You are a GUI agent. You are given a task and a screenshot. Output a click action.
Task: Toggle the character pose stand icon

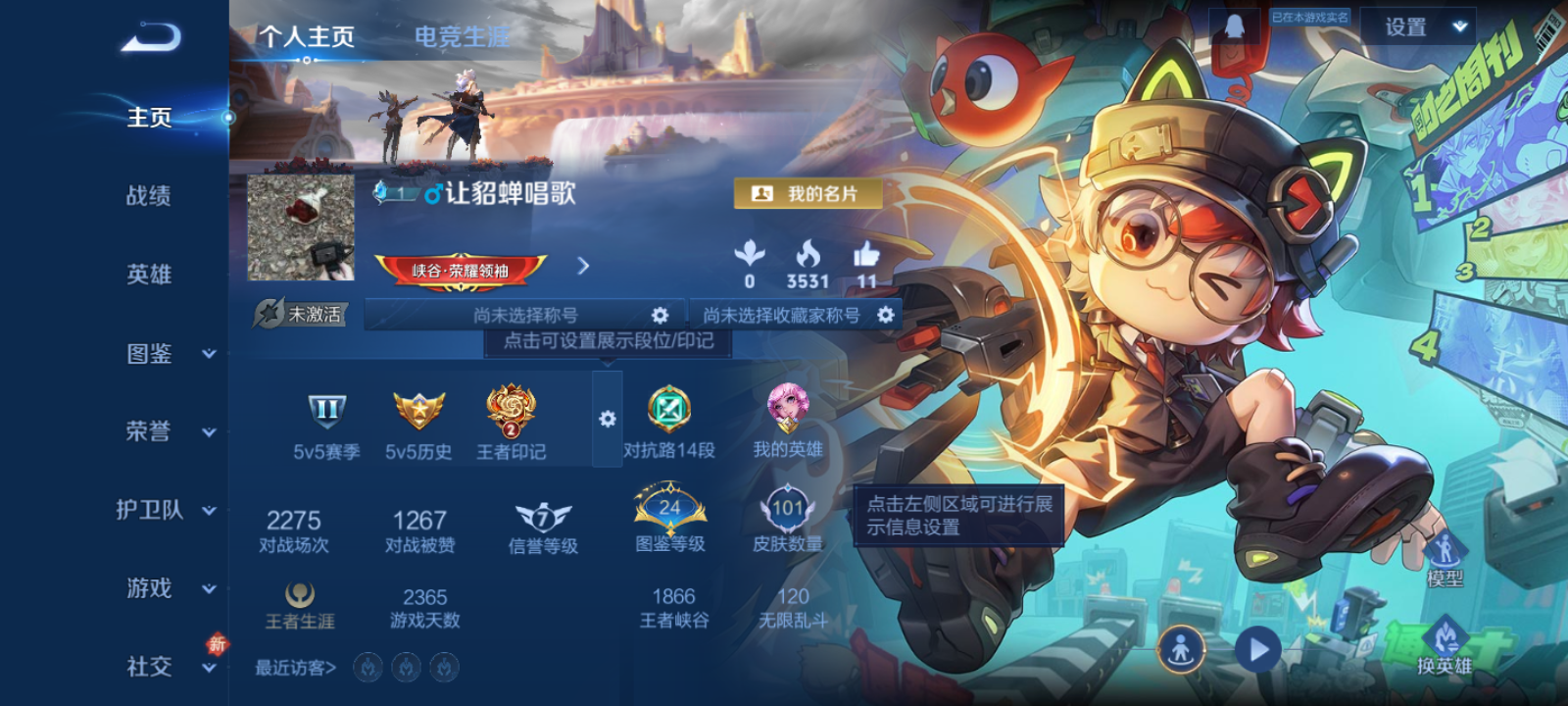tap(1183, 649)
